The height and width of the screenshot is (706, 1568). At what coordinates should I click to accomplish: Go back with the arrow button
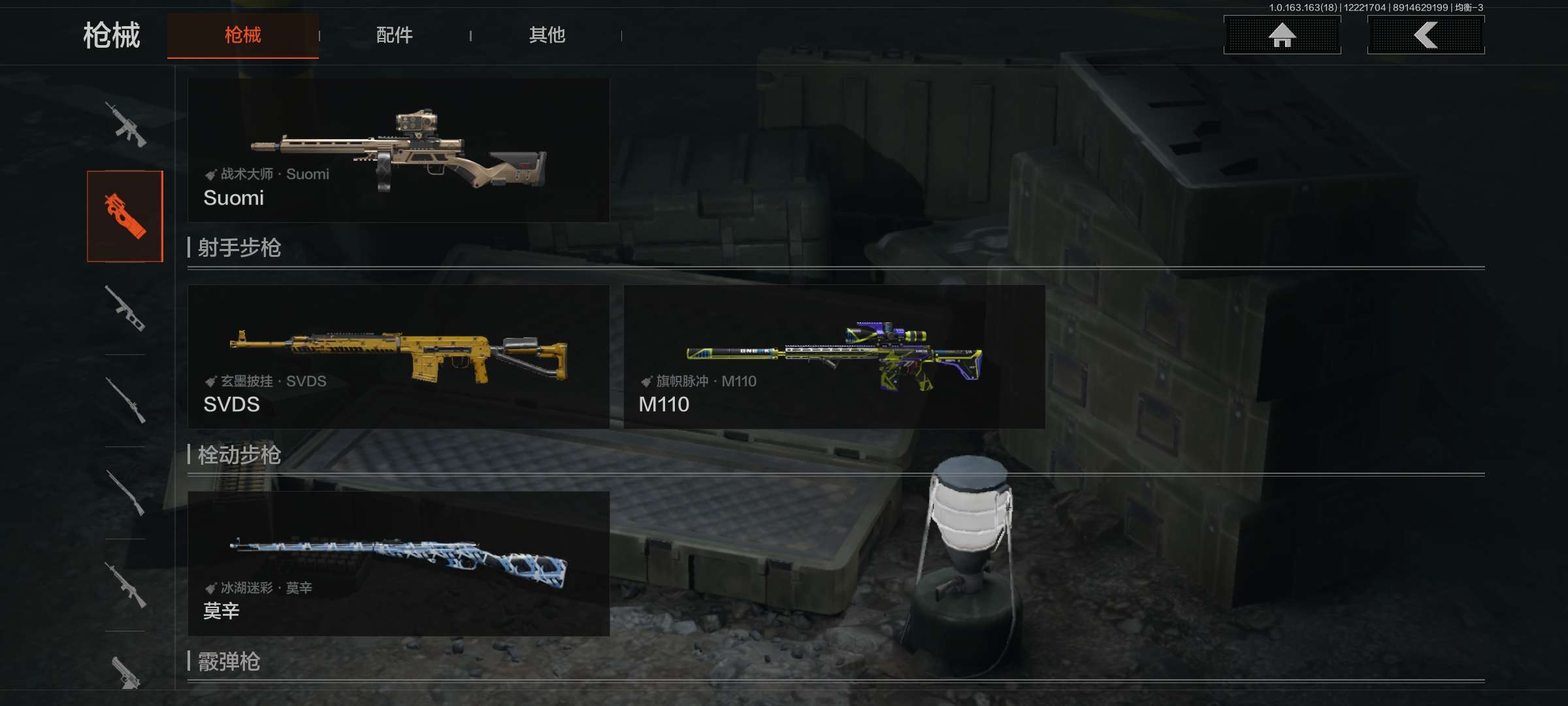click(1426, 35)
